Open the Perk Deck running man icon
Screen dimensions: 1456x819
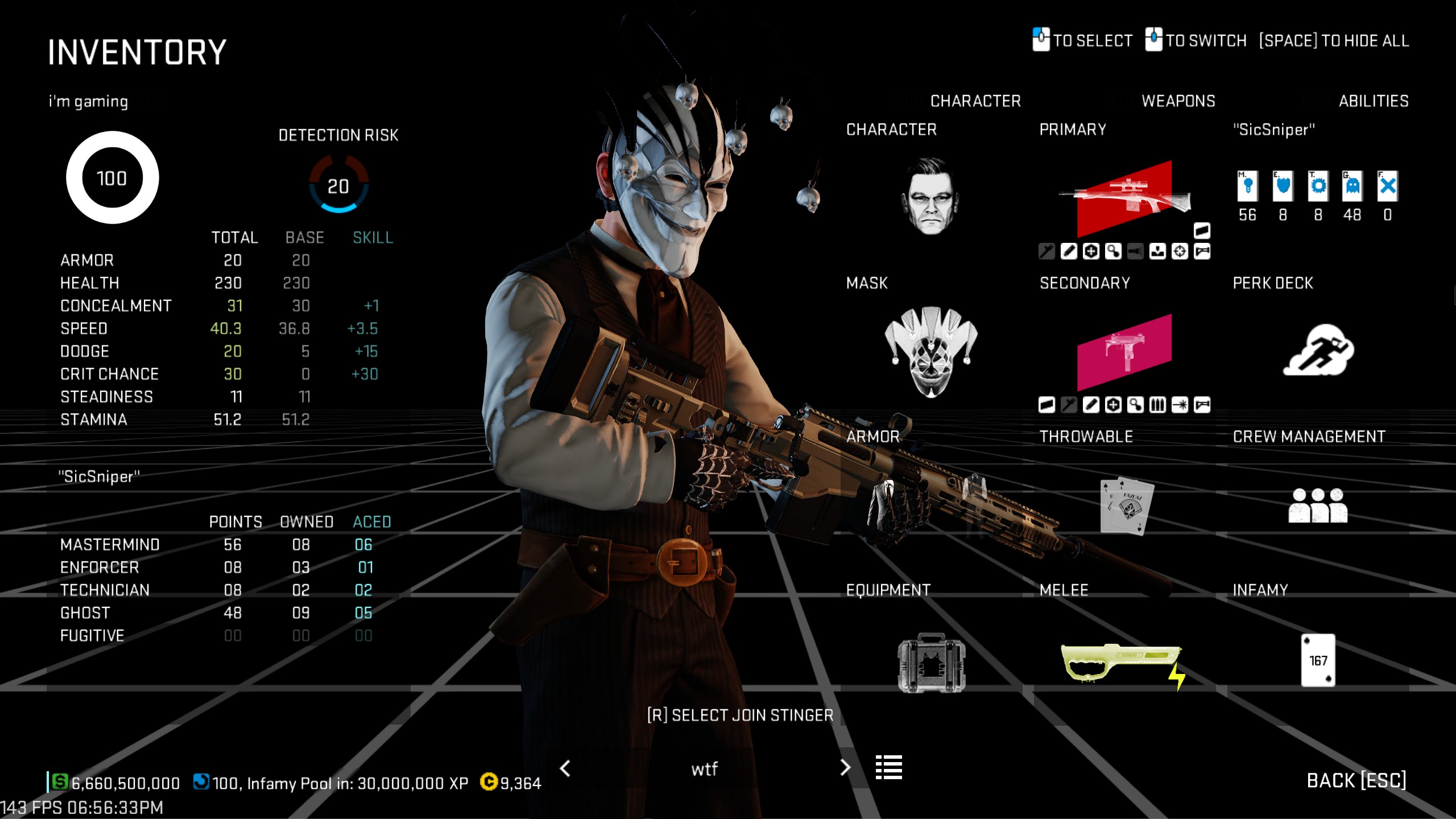coord(1318,351)
